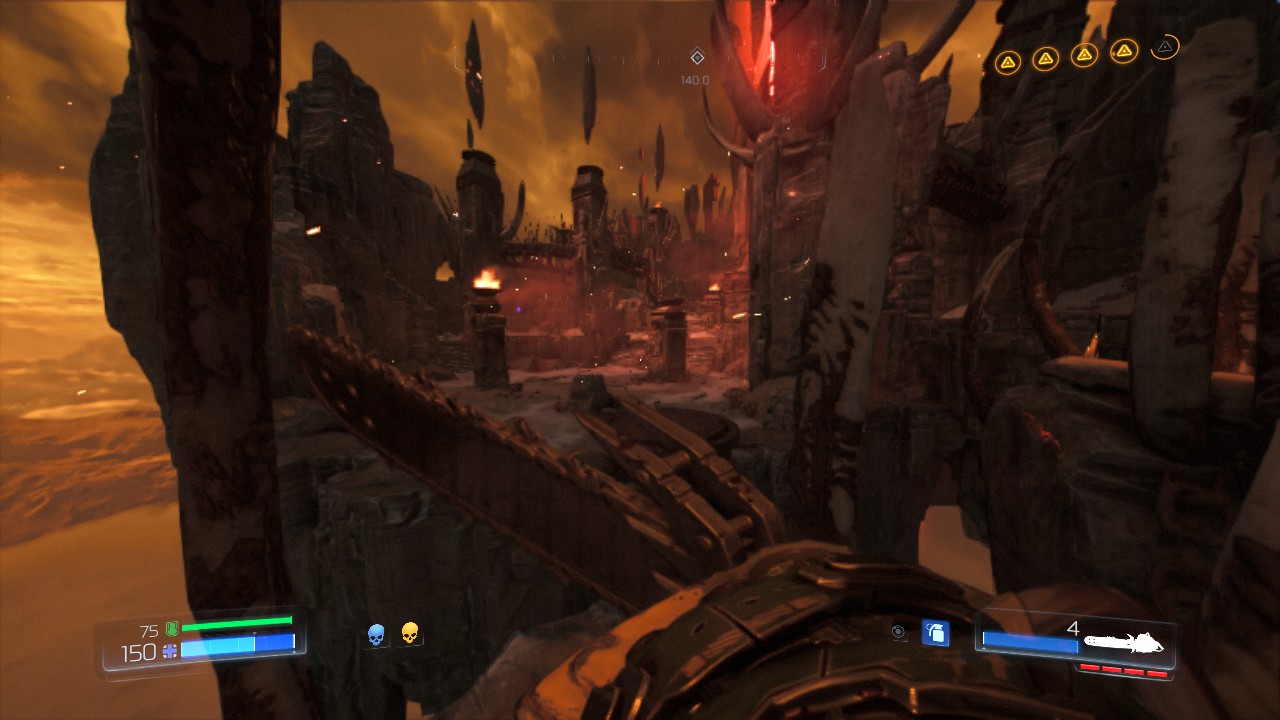Image resolution: width=1280 pixels, height=720 pixels.
Task: Click the greyed-out recharging triangle charge icon
Action: tap(1165, 47)
